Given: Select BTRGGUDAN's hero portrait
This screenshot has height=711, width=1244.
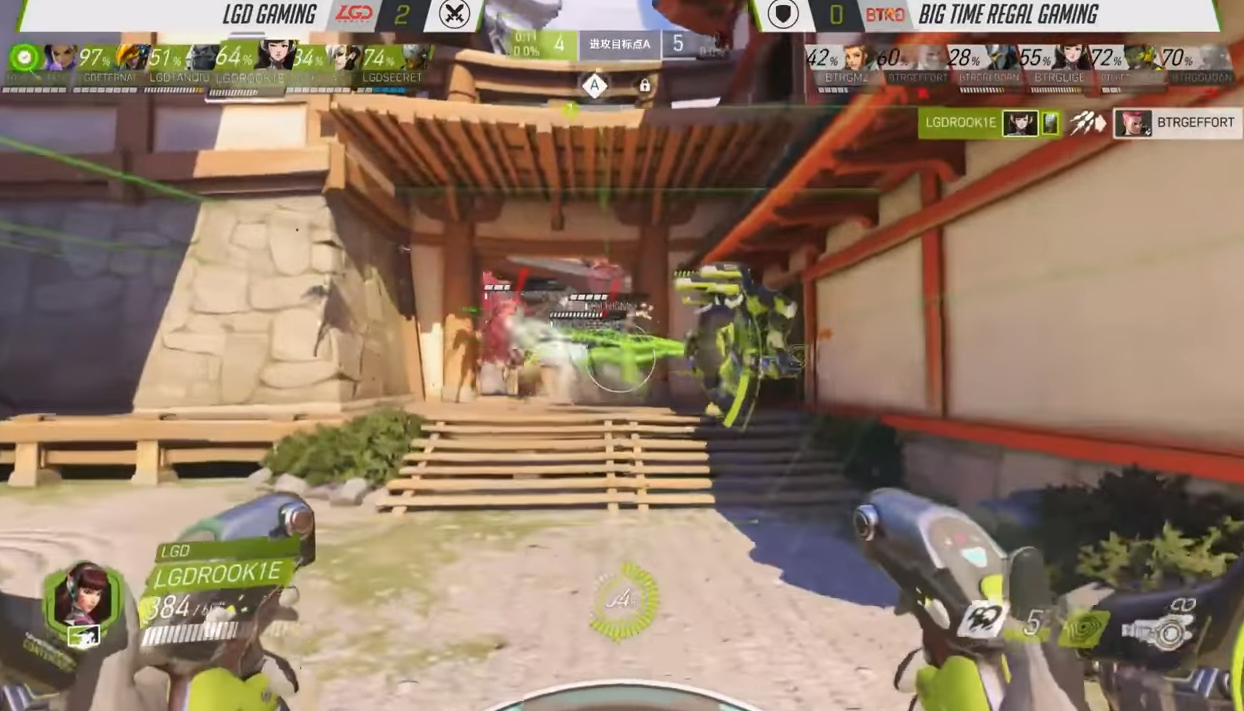Looking at the screenshot, I should point(1214,58).
